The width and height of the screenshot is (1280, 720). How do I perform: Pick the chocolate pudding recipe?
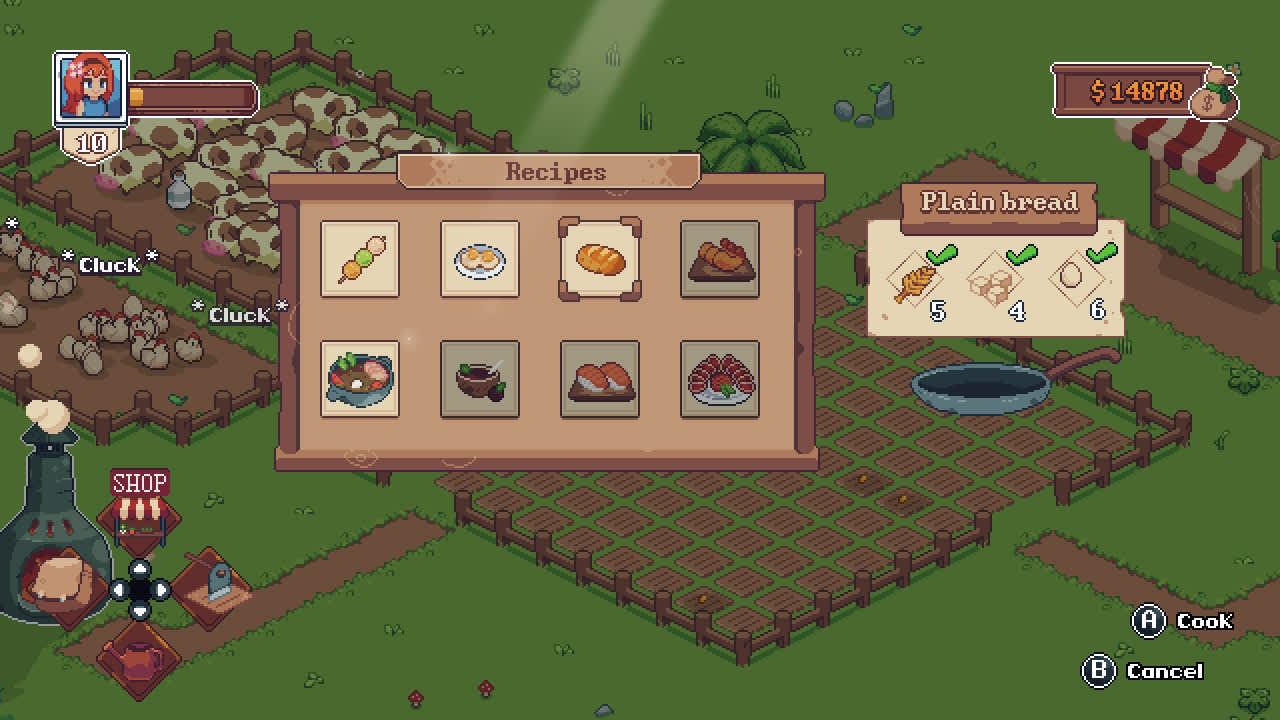pos(480,380)
